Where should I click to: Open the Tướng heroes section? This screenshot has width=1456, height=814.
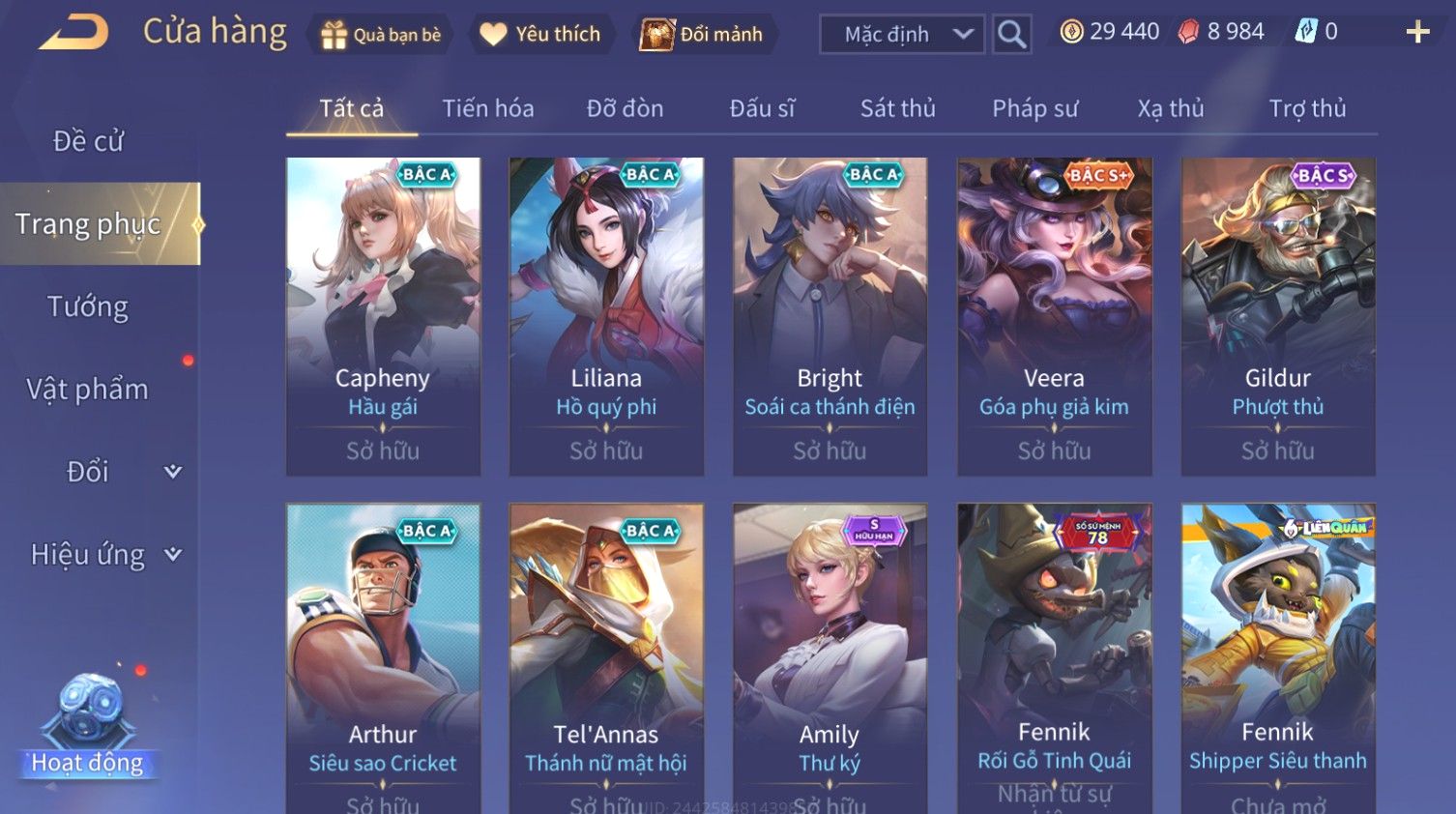(x=88, y=306)
